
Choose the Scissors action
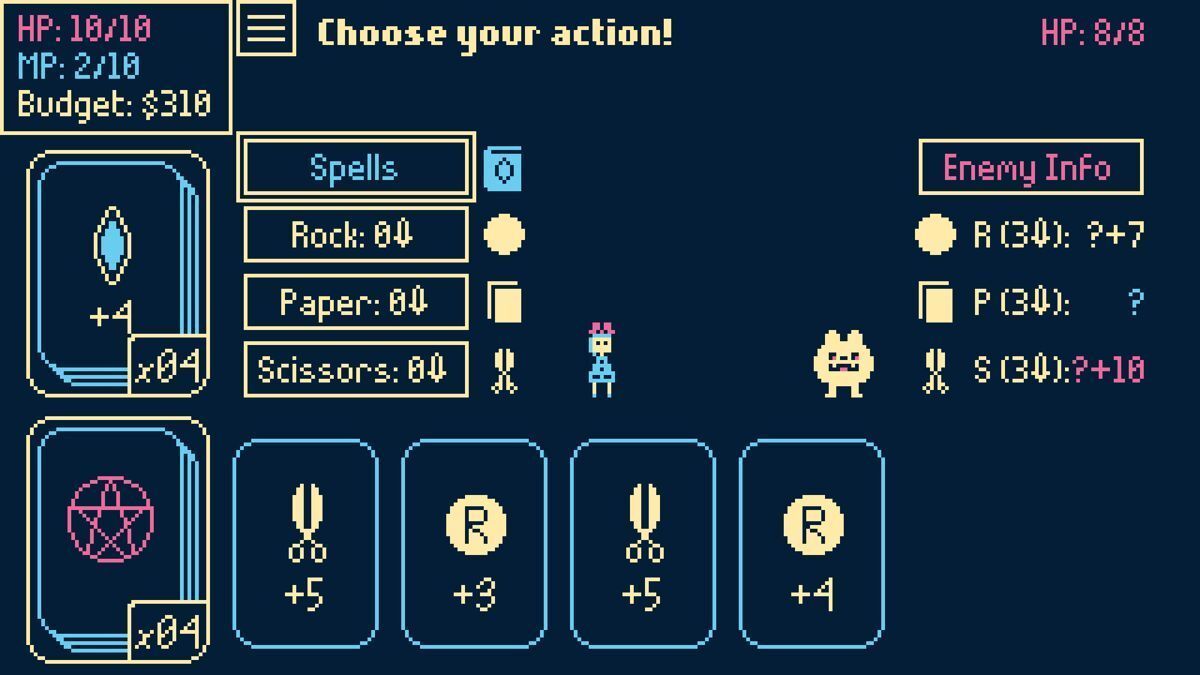tap(355, 369)
